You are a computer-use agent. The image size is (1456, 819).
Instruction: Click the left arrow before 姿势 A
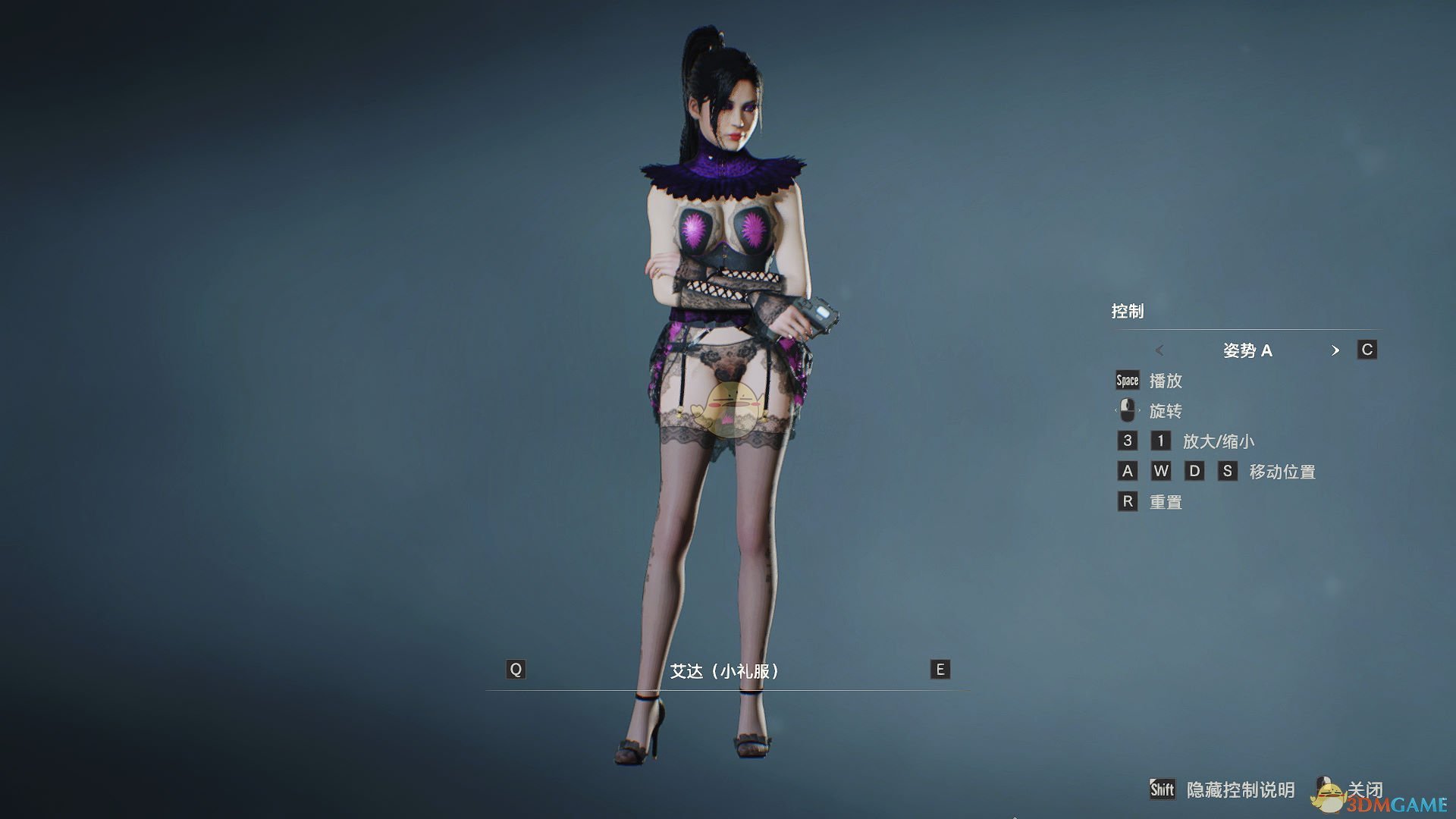click(x=1160, y=350)
